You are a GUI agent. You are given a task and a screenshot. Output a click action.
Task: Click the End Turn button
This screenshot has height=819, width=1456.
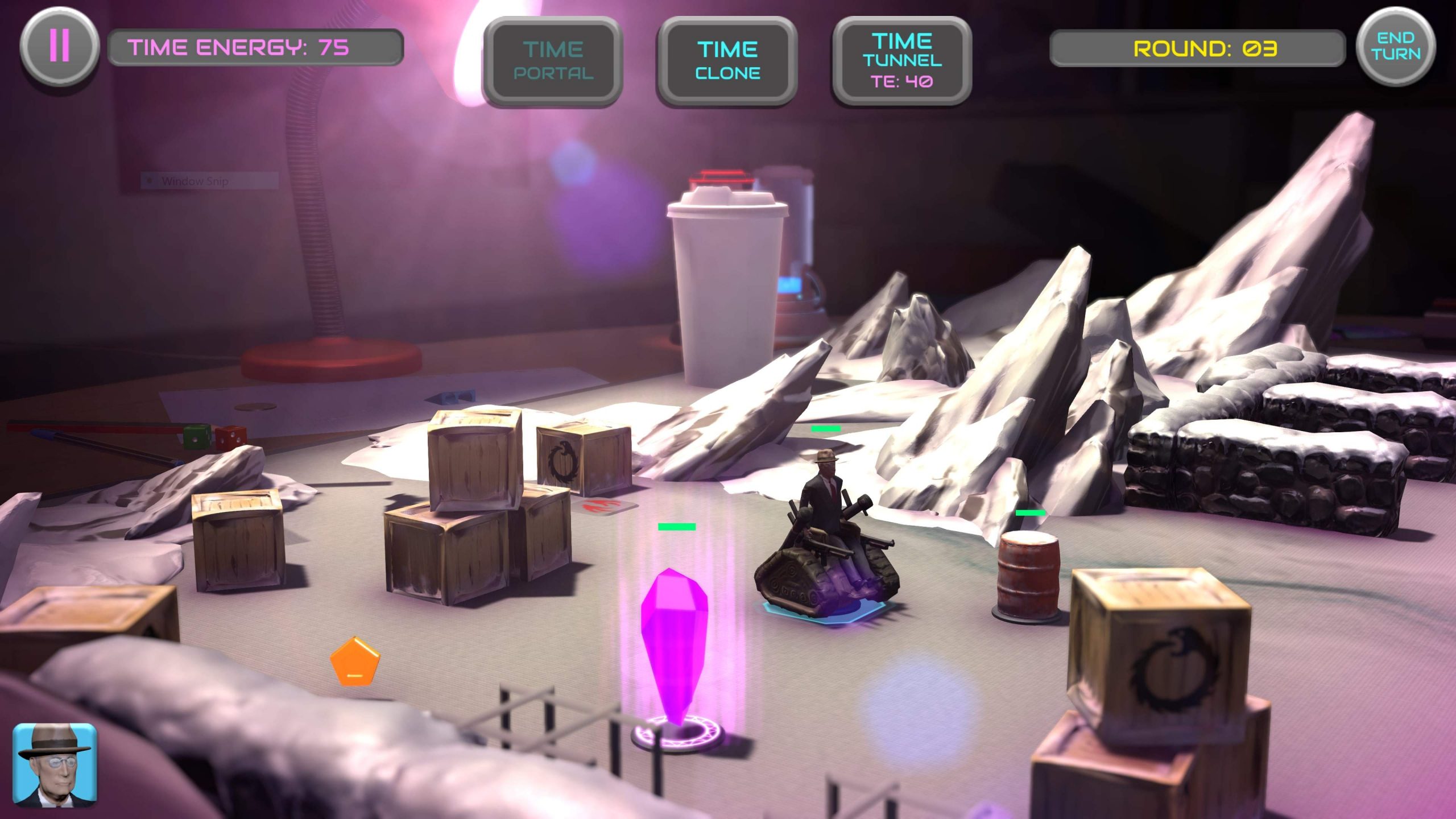pyautogui.click(x=1395, y=47)
